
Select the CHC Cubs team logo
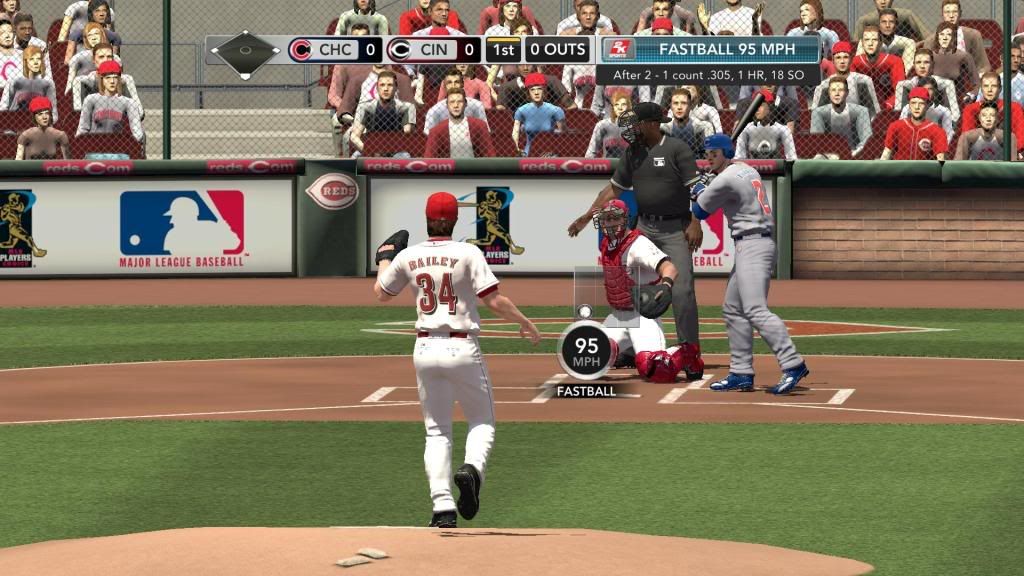click(x=301, y=50)
